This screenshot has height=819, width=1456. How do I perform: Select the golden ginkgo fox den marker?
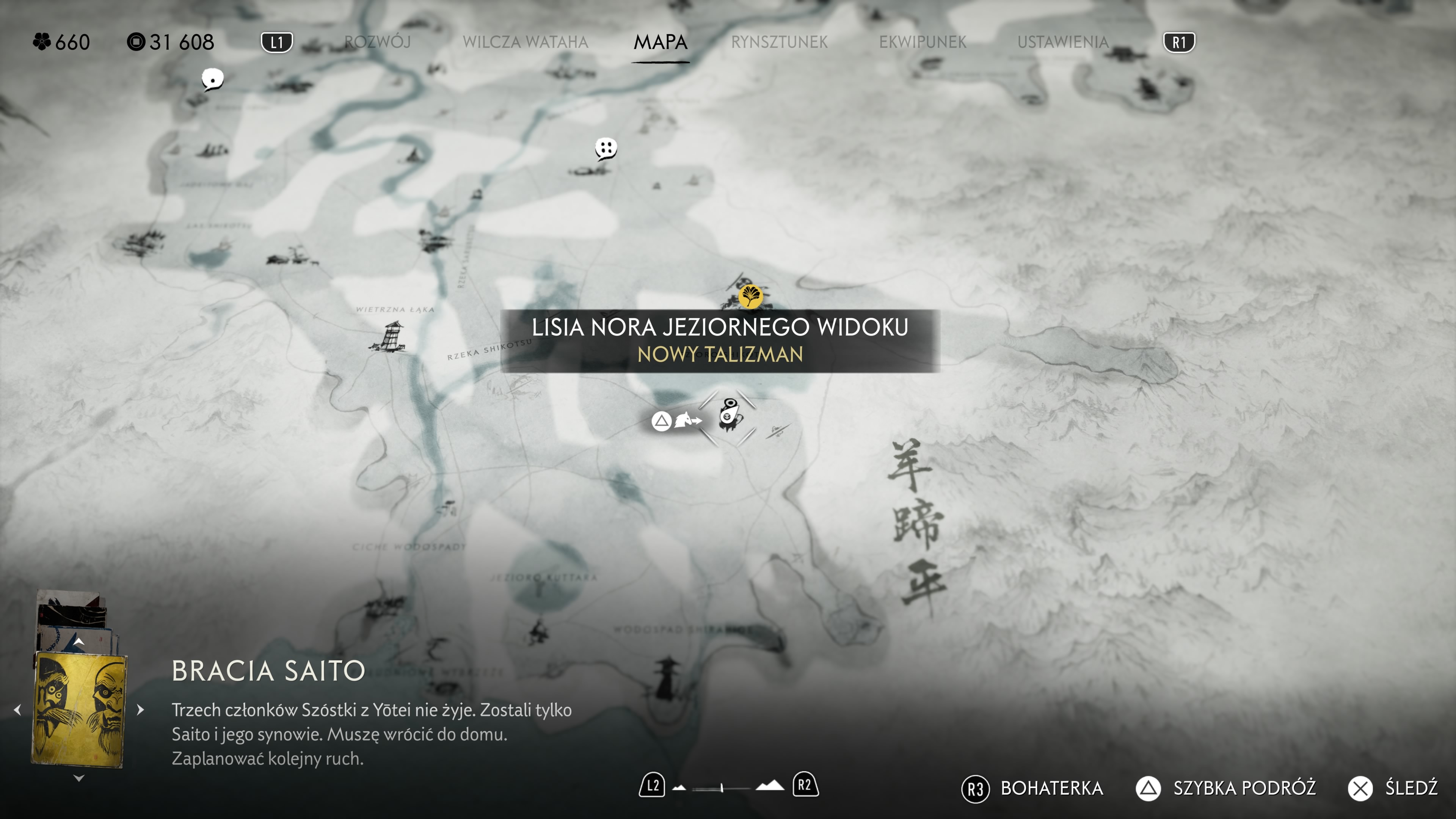point(751,296)
